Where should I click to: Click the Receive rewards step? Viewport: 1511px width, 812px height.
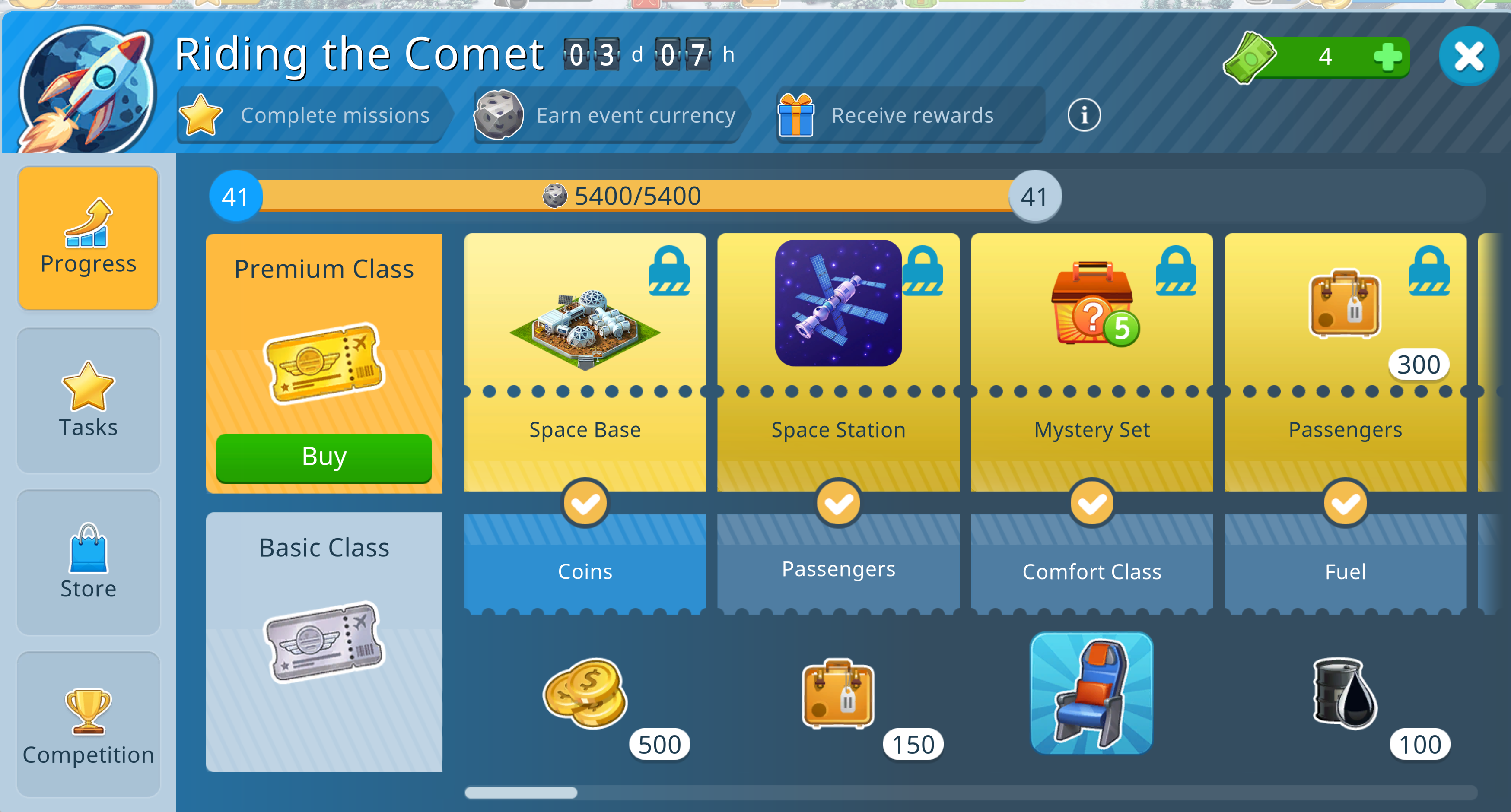click(x=910, y=115)
